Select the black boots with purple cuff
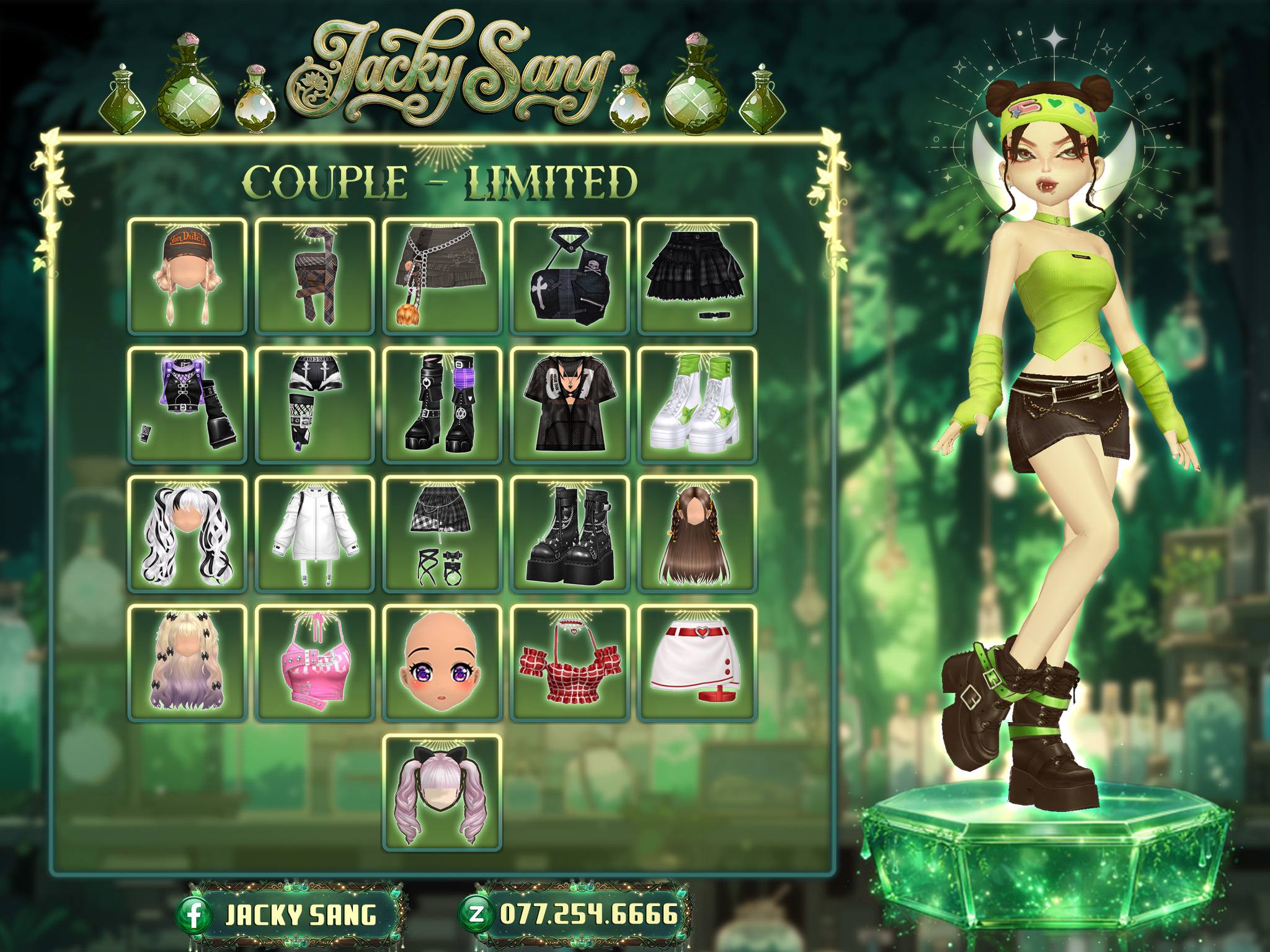The width and height of the screenshot is (1270, 952). point(442,405)
